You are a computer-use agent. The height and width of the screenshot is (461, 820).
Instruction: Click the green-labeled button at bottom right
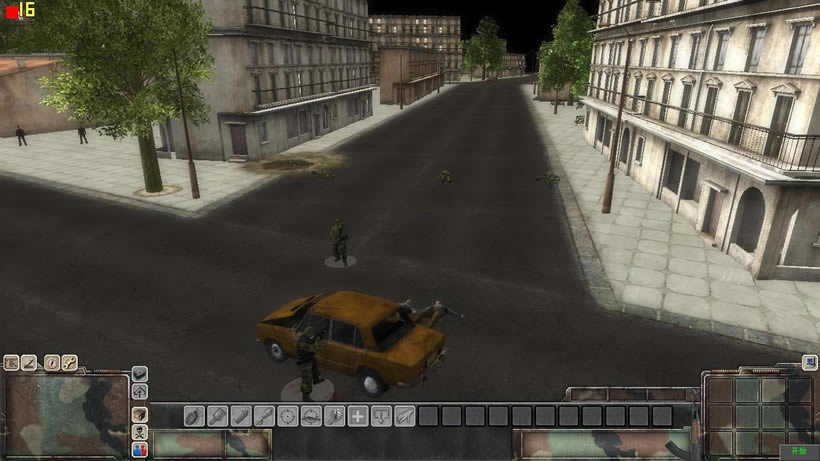tap(799, 452)
